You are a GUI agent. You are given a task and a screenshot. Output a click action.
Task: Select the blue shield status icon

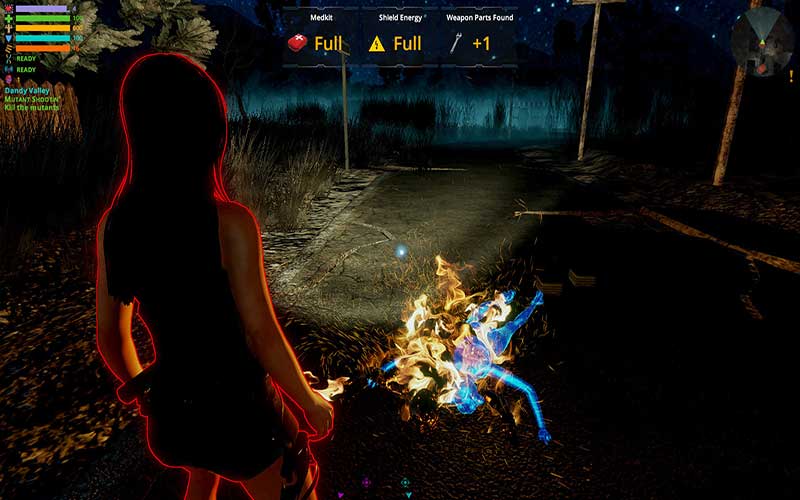(9, 38)
